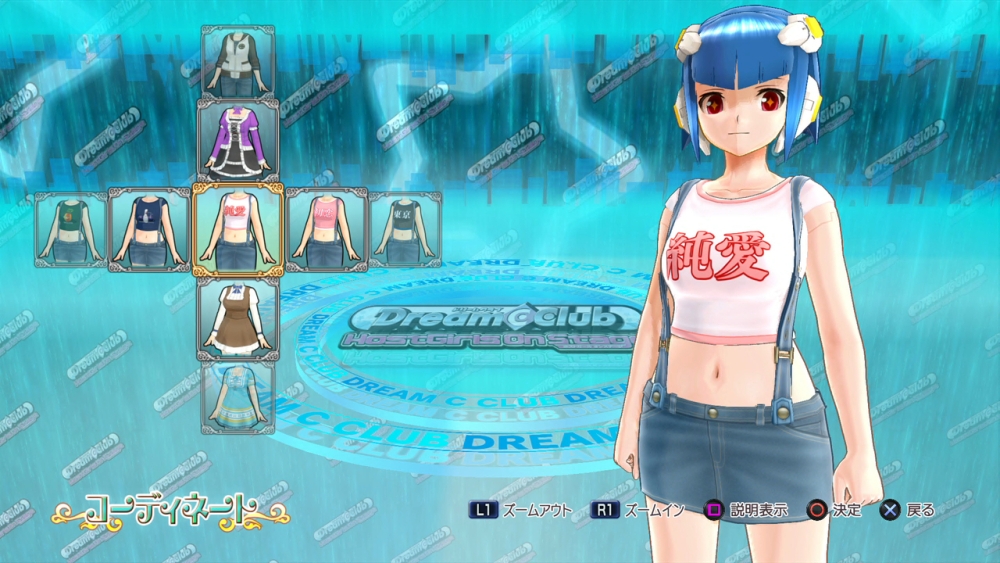The image size is (1000, 563).
Task: Pick the highlighted white crop top outfit
Action: (x=238, y=229)
